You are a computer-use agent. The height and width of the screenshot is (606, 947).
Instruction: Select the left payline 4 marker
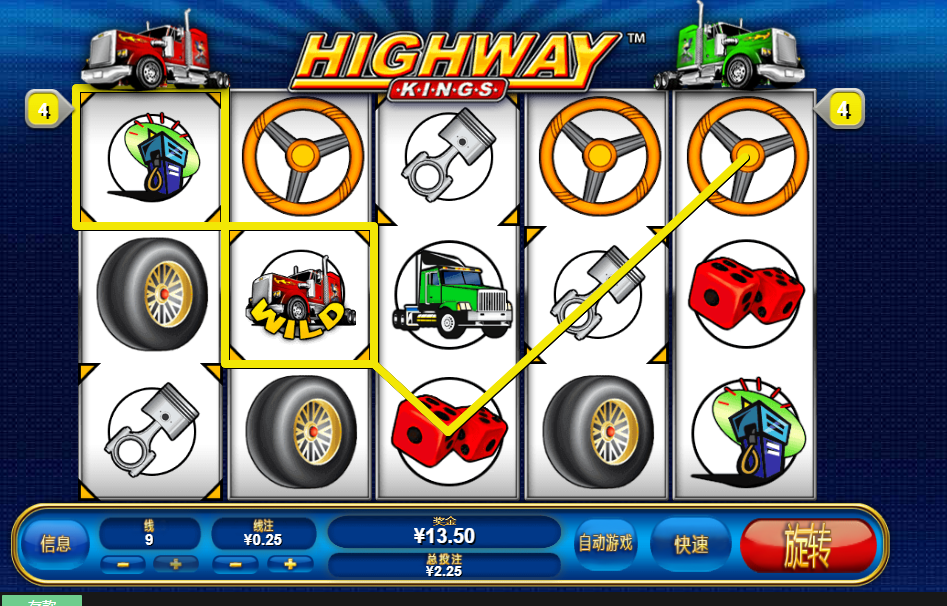[45, 109]
